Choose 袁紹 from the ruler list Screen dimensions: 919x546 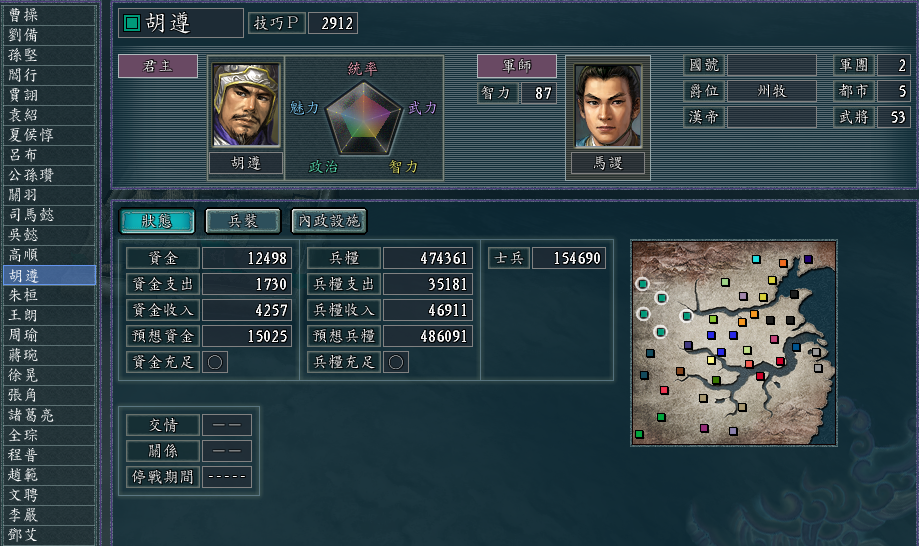(x=49, y=115)
